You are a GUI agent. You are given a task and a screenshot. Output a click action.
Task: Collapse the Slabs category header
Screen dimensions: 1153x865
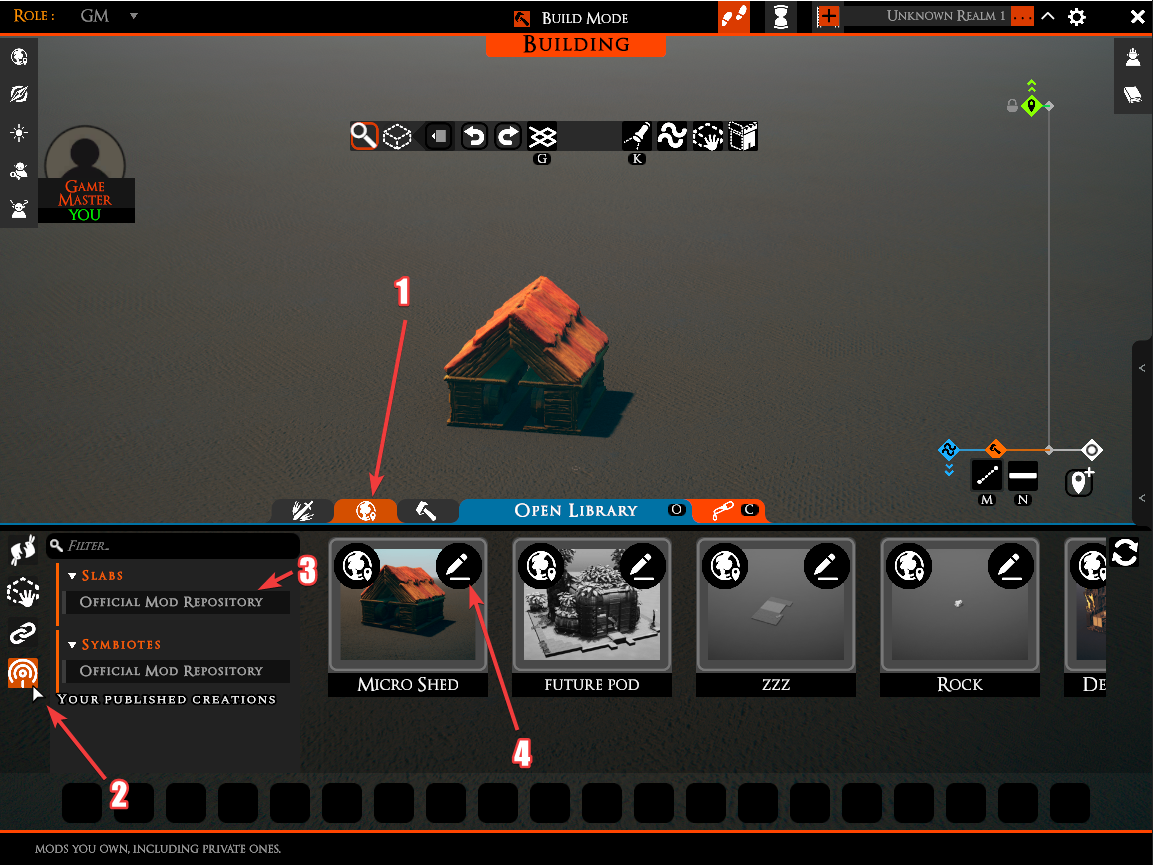coord(73,576)
